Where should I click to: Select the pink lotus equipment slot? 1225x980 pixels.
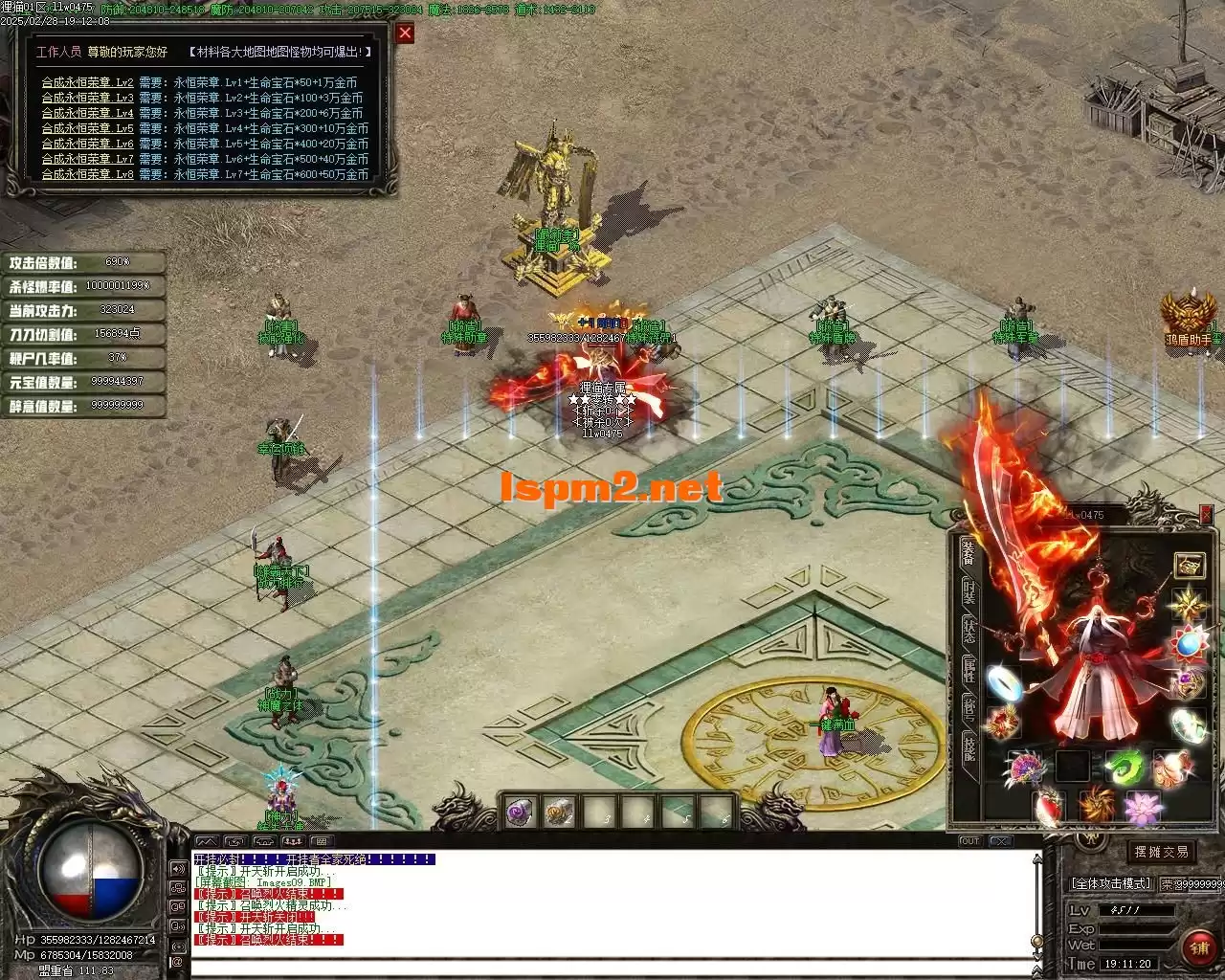pyautogui.click(x=1143, y=809)
